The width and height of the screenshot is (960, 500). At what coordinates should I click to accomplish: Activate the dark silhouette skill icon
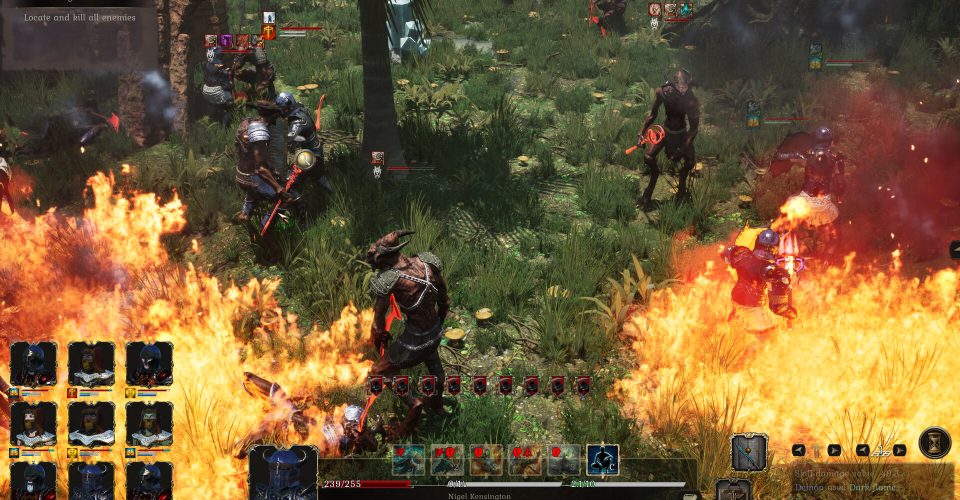coord(602,460)
